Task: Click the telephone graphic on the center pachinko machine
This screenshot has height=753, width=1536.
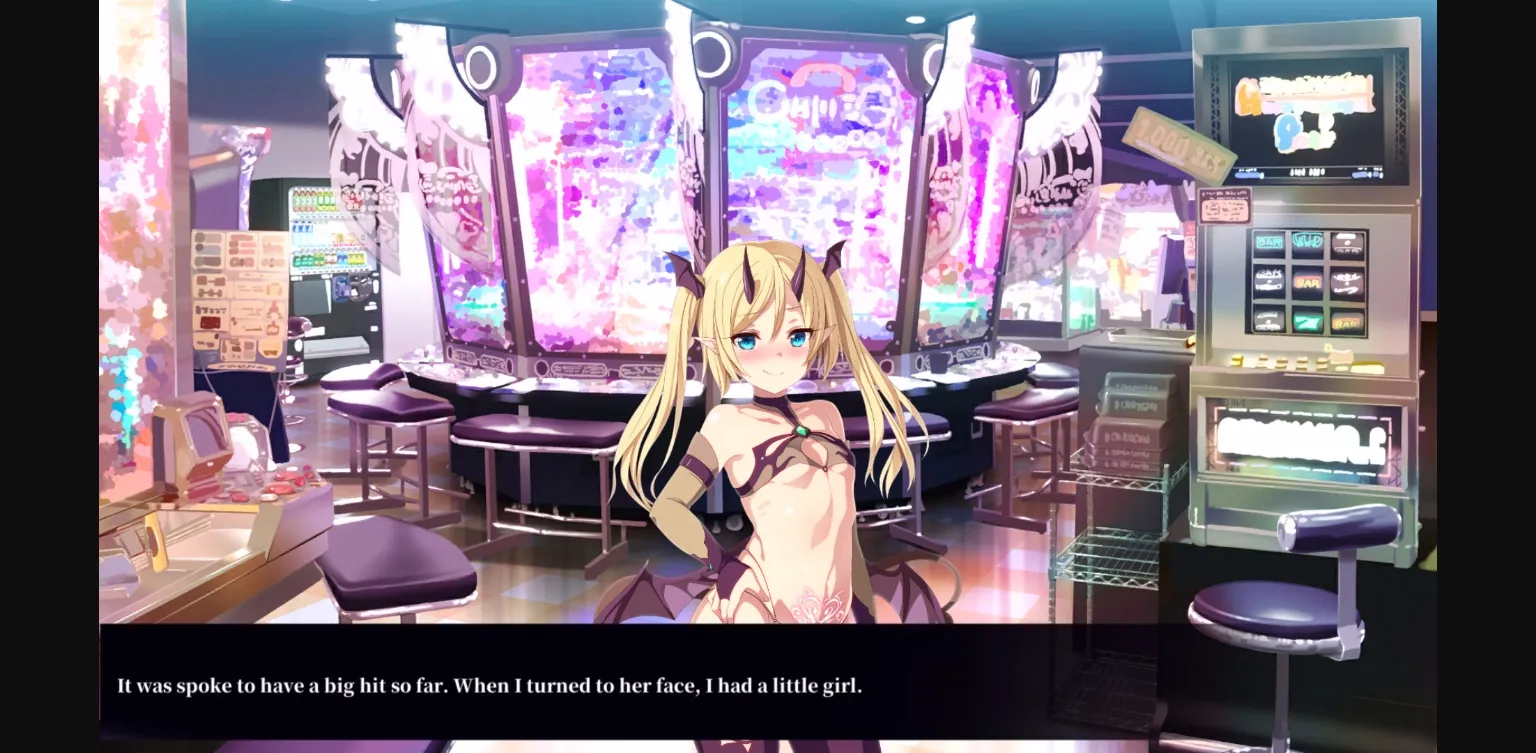Action: click(x=825, y=76)
